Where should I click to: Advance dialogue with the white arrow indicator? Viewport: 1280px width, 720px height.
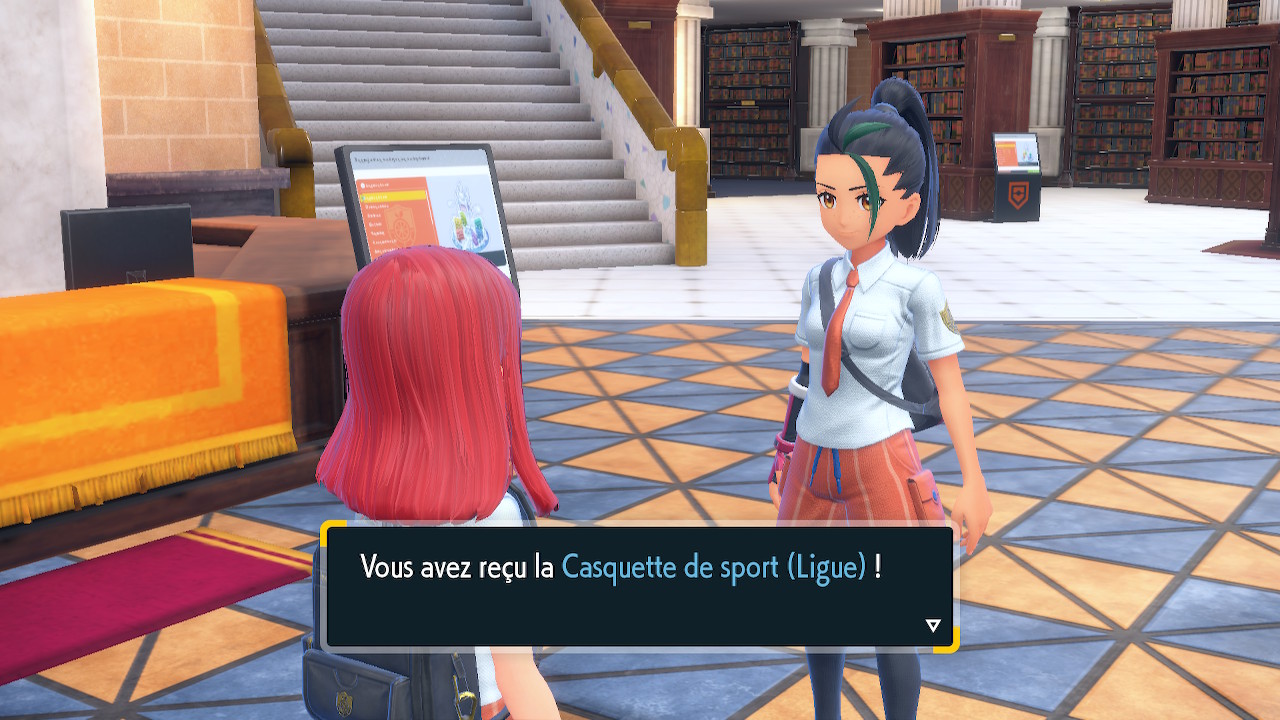pos(933,626)
